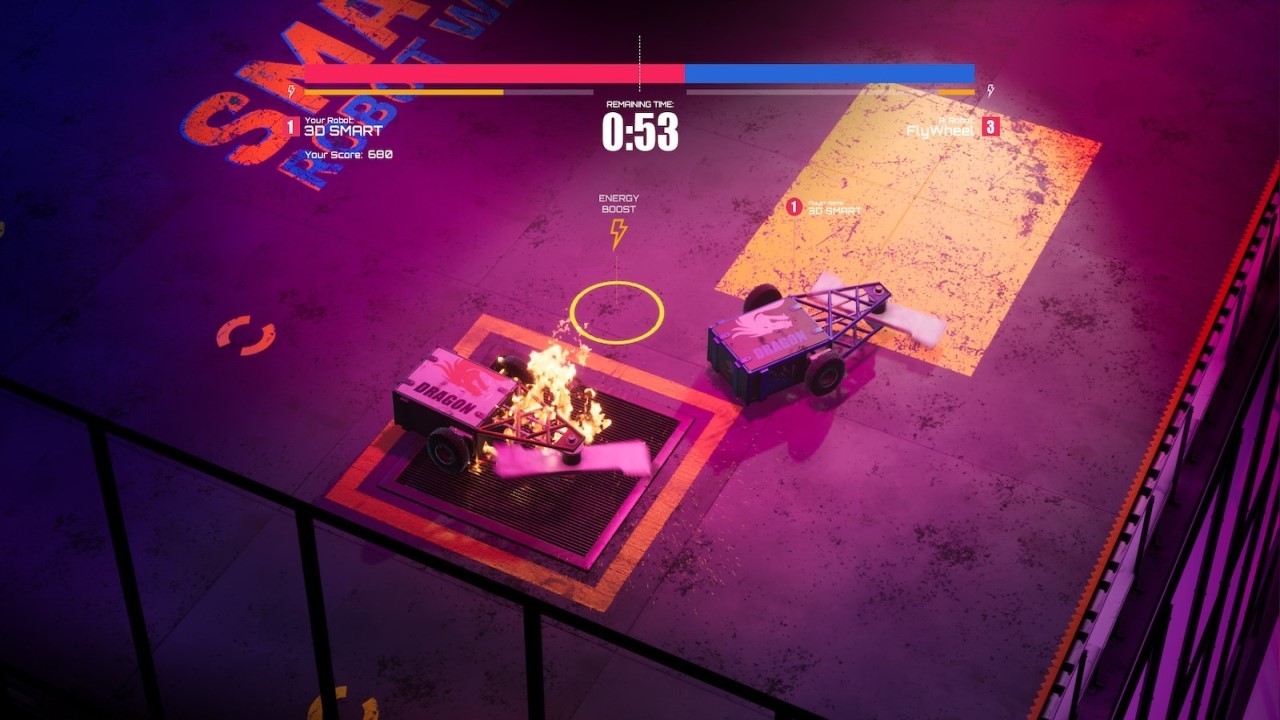Toggle the blue health bar segment
This screenshot has height=720, width=1280.
(x=830, y=71)
